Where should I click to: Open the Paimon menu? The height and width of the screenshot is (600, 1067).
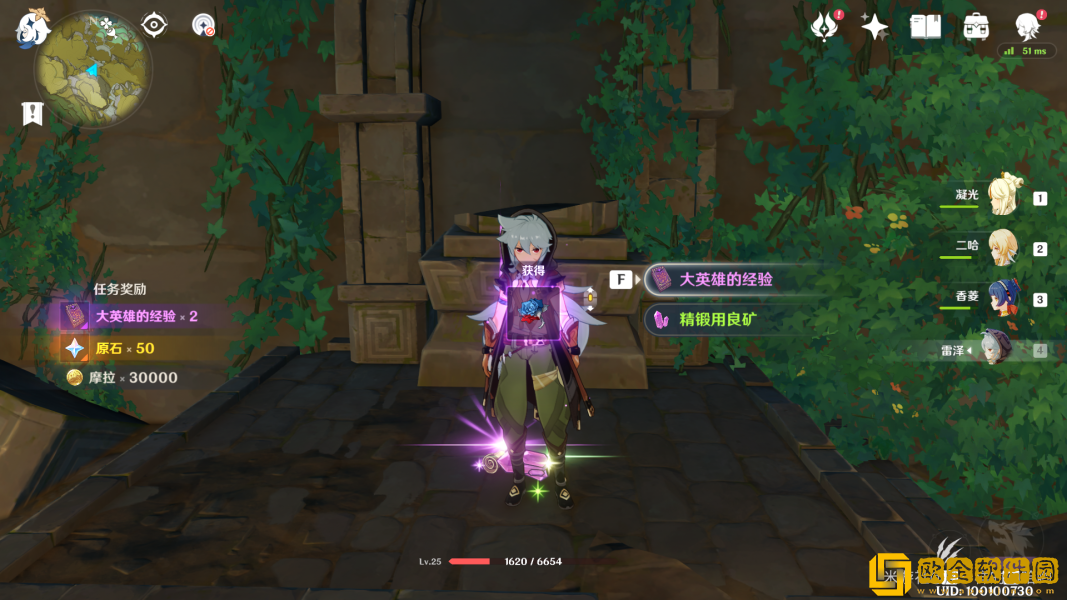[x=32, y=28]
